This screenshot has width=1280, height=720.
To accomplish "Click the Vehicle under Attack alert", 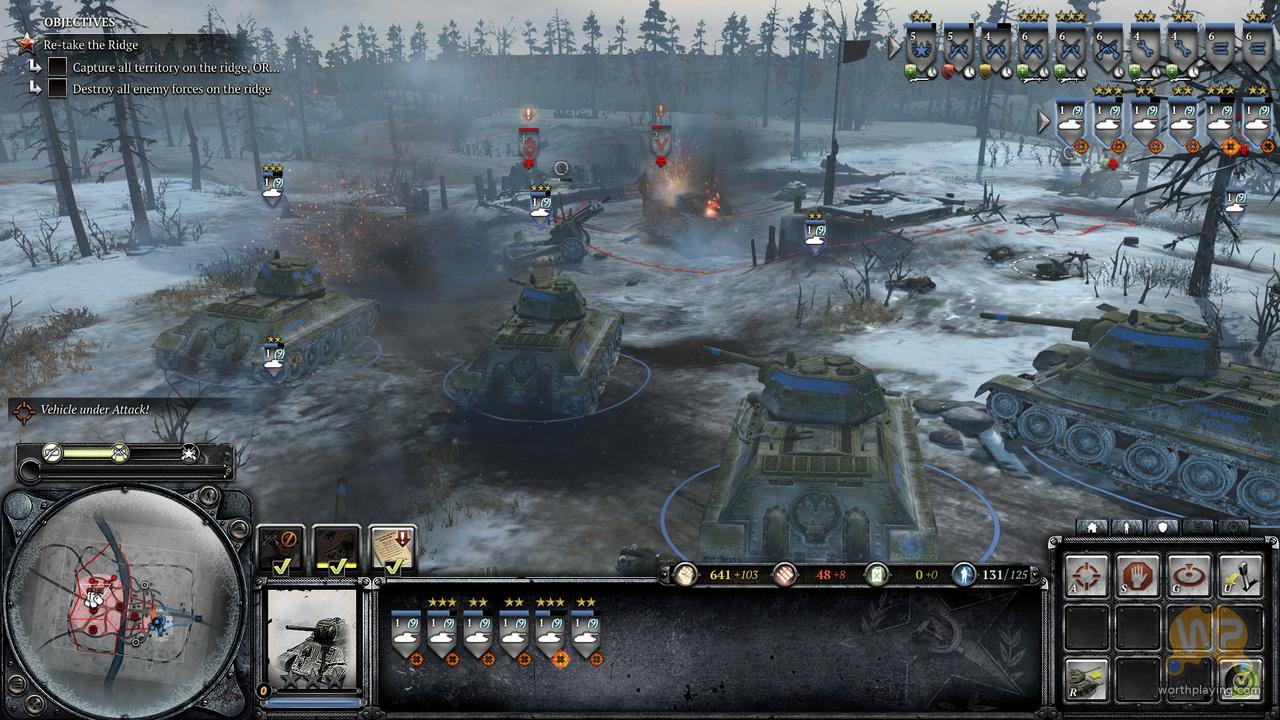I will [95, 410].
